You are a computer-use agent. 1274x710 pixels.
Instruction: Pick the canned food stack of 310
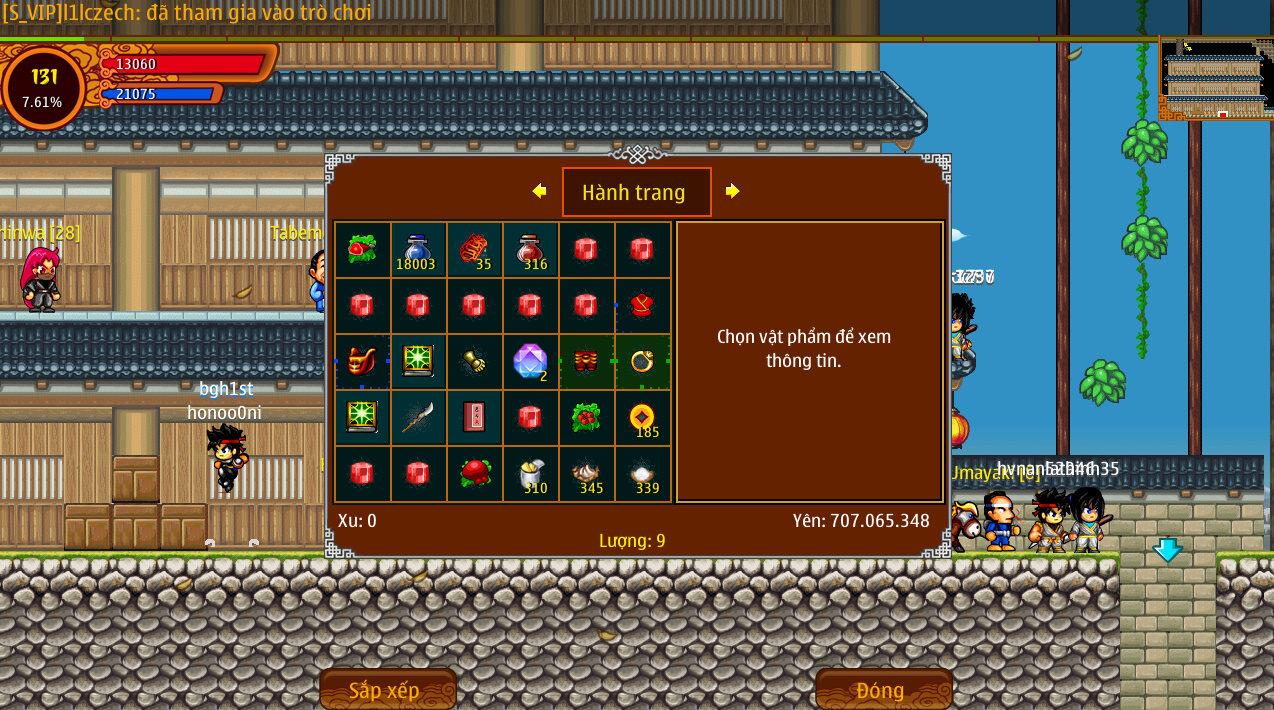[x=530, y=474]
